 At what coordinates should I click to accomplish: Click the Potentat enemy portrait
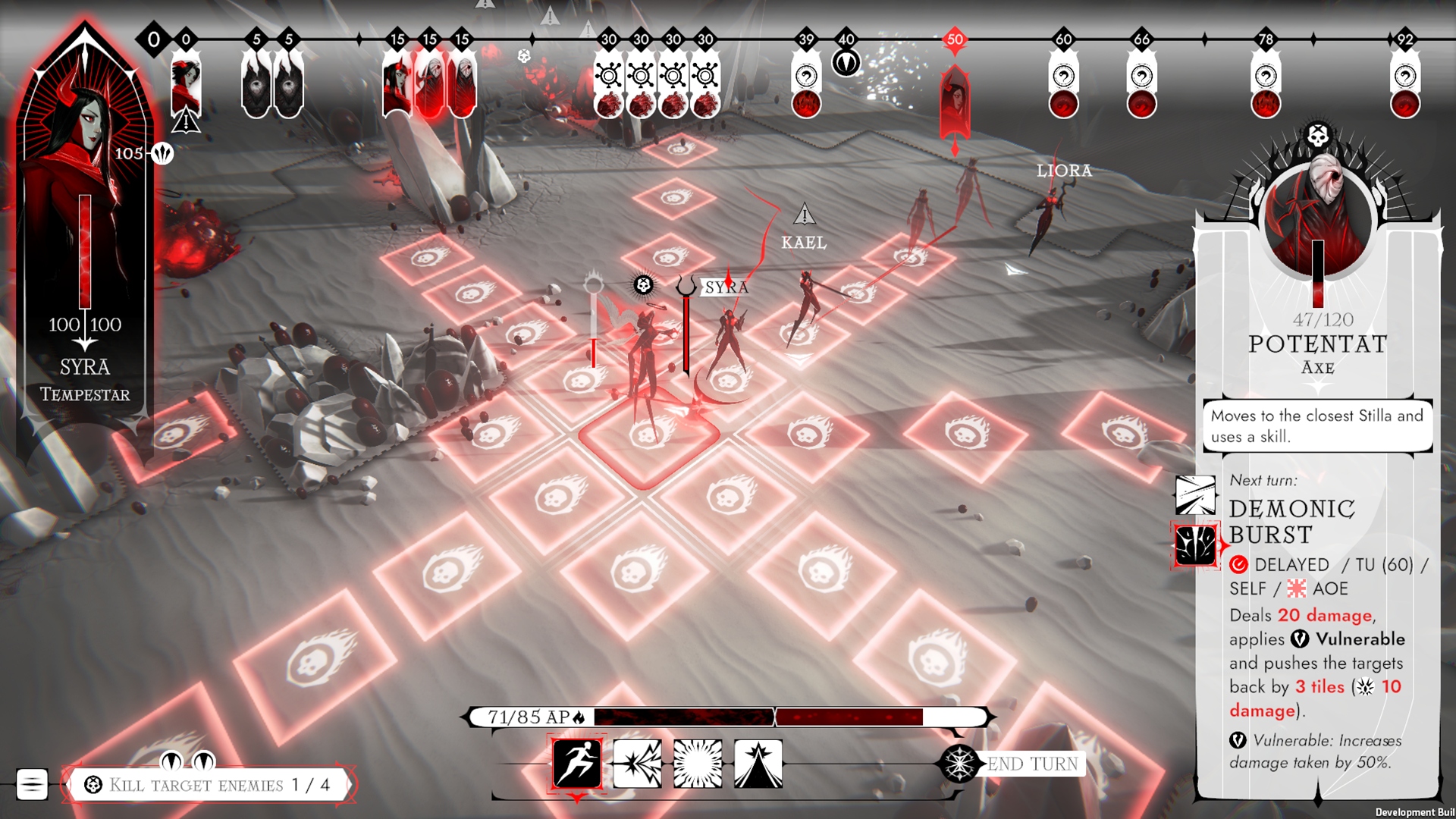[1318, 220]
